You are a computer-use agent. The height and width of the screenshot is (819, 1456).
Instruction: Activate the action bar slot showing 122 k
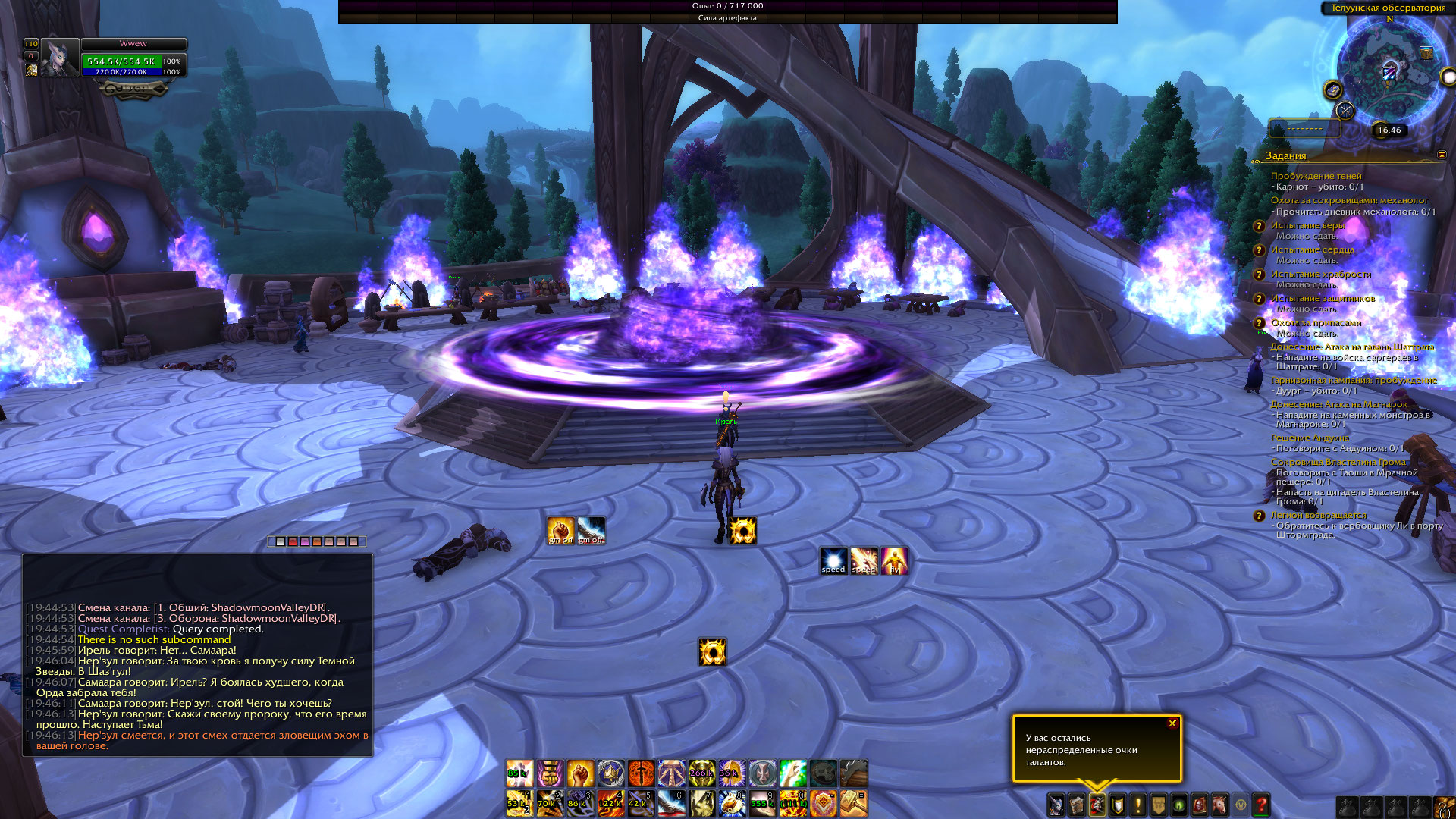pyautogui.click(x=610, y=803)
